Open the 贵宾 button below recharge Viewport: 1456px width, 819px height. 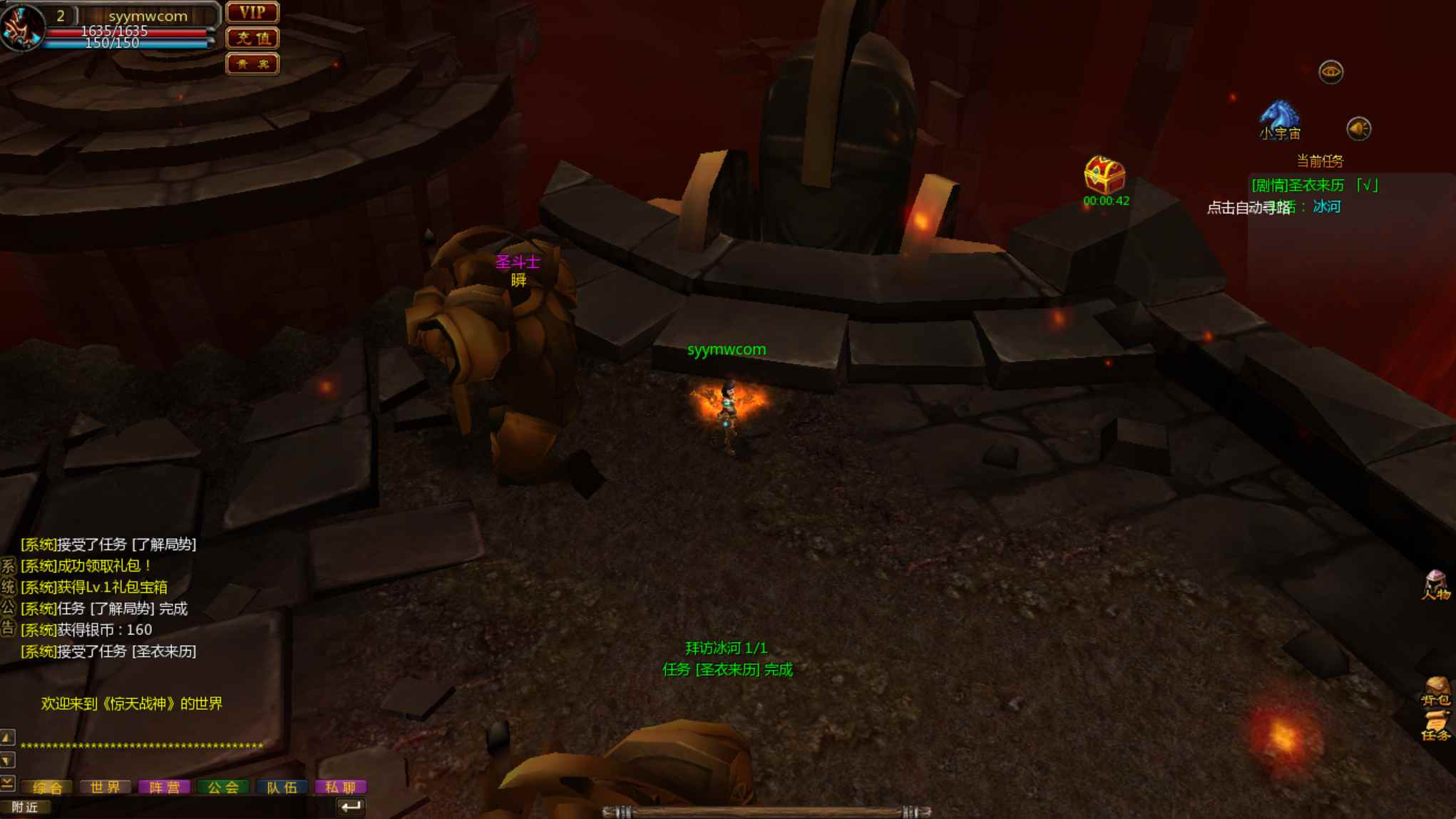click(252, 64)
